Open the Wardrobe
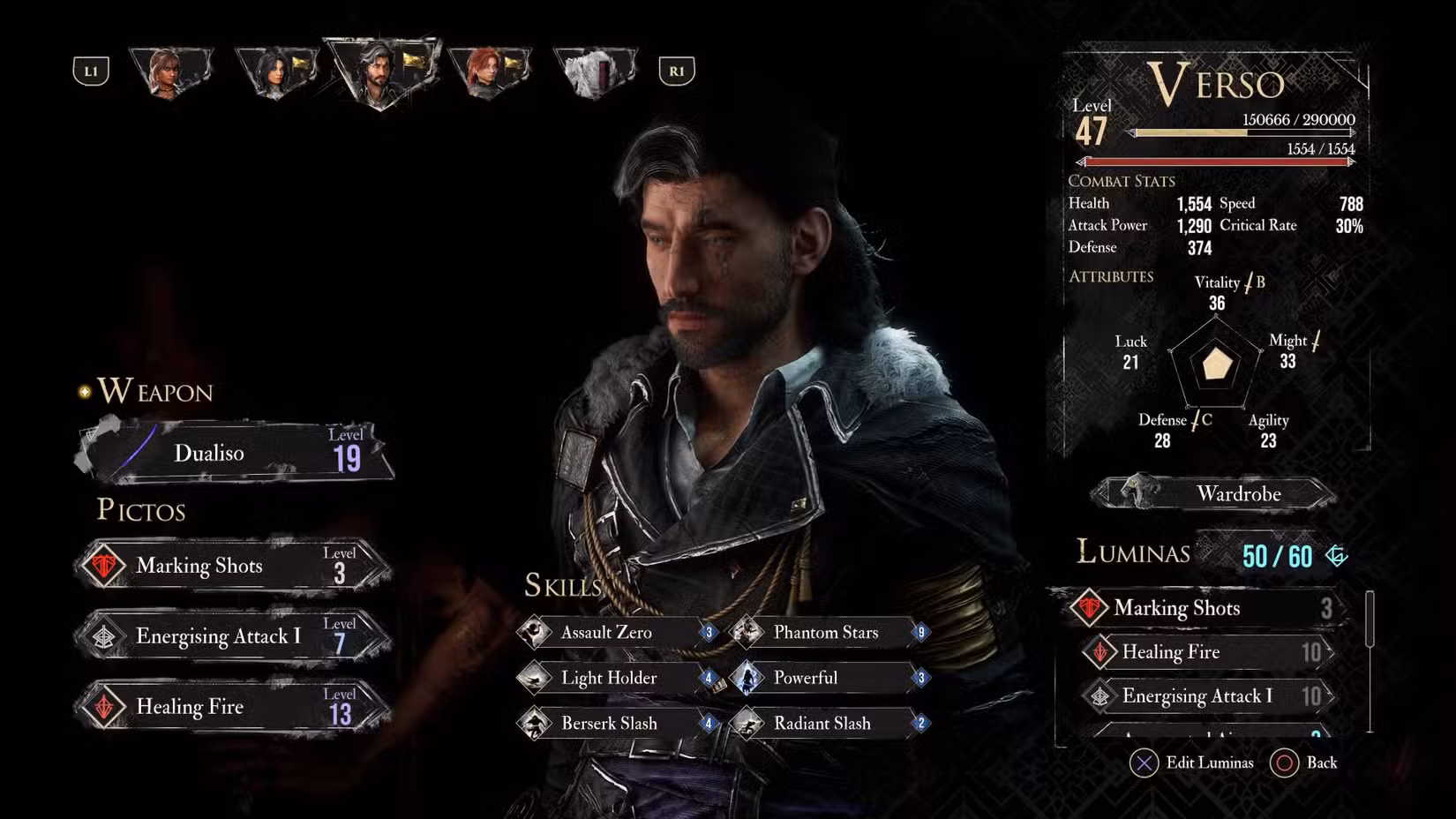1456x819 pixels. tap(1215, 493)
